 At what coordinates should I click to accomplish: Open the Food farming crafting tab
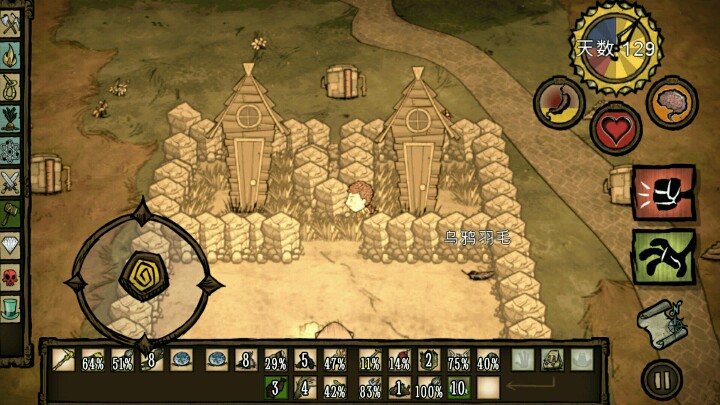(11, 120)
